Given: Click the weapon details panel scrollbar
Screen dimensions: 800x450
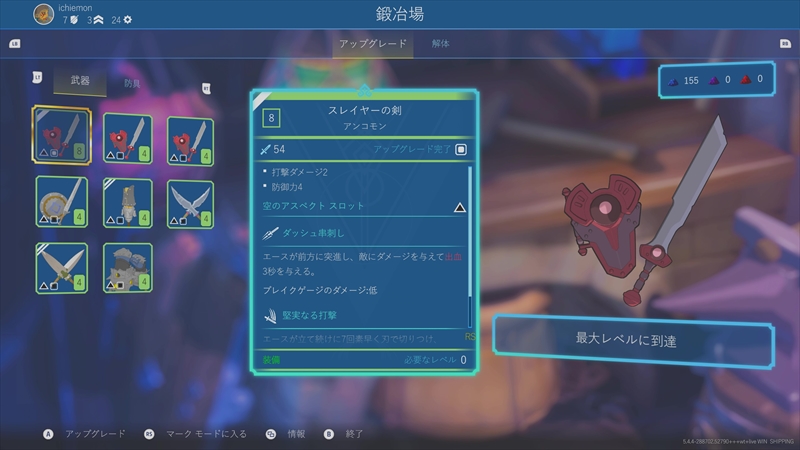Looking at the screenshot, I should click(x=470, y=247).
